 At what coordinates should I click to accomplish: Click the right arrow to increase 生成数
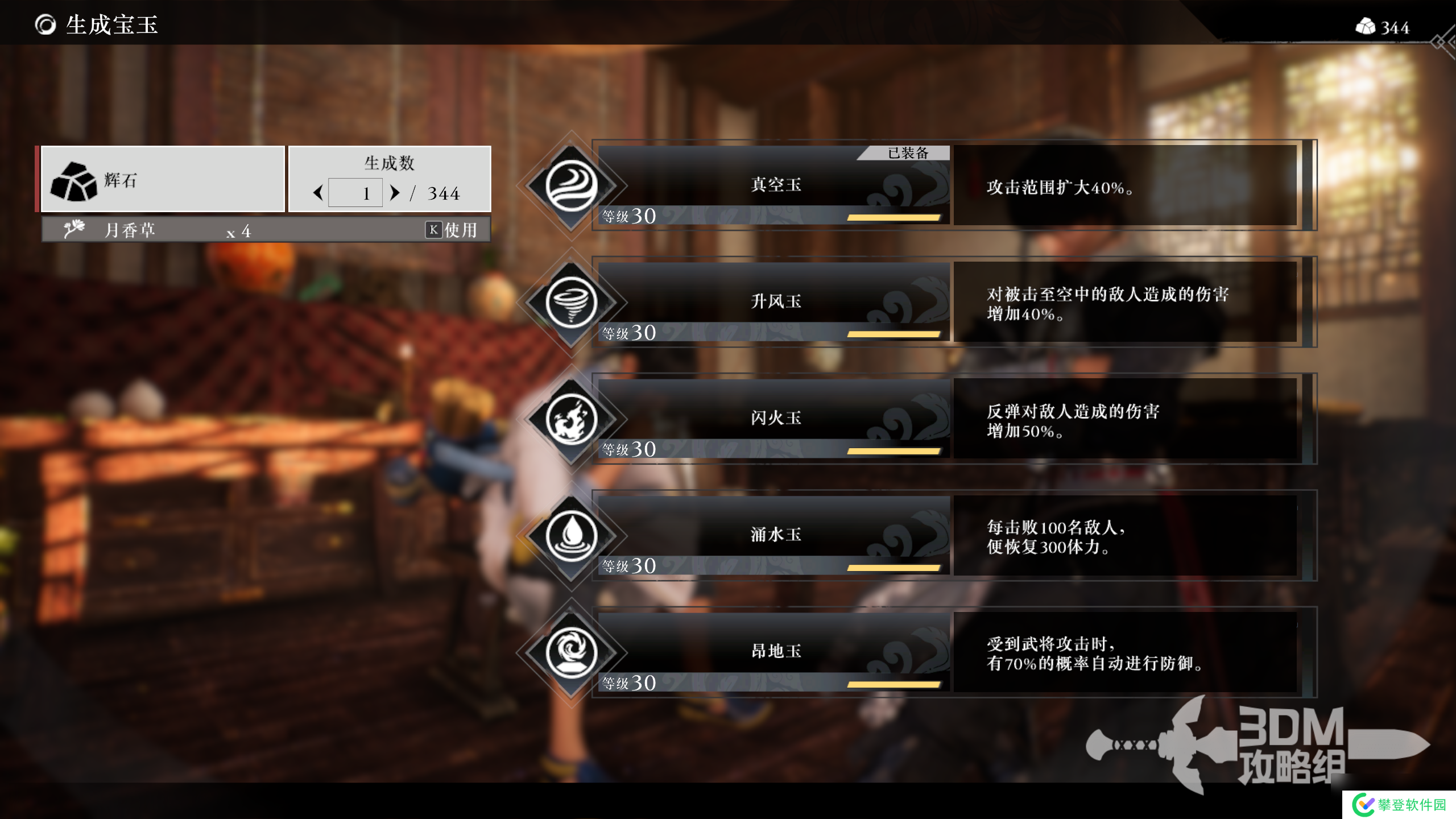pyautogui.click(x=395, y=192)
